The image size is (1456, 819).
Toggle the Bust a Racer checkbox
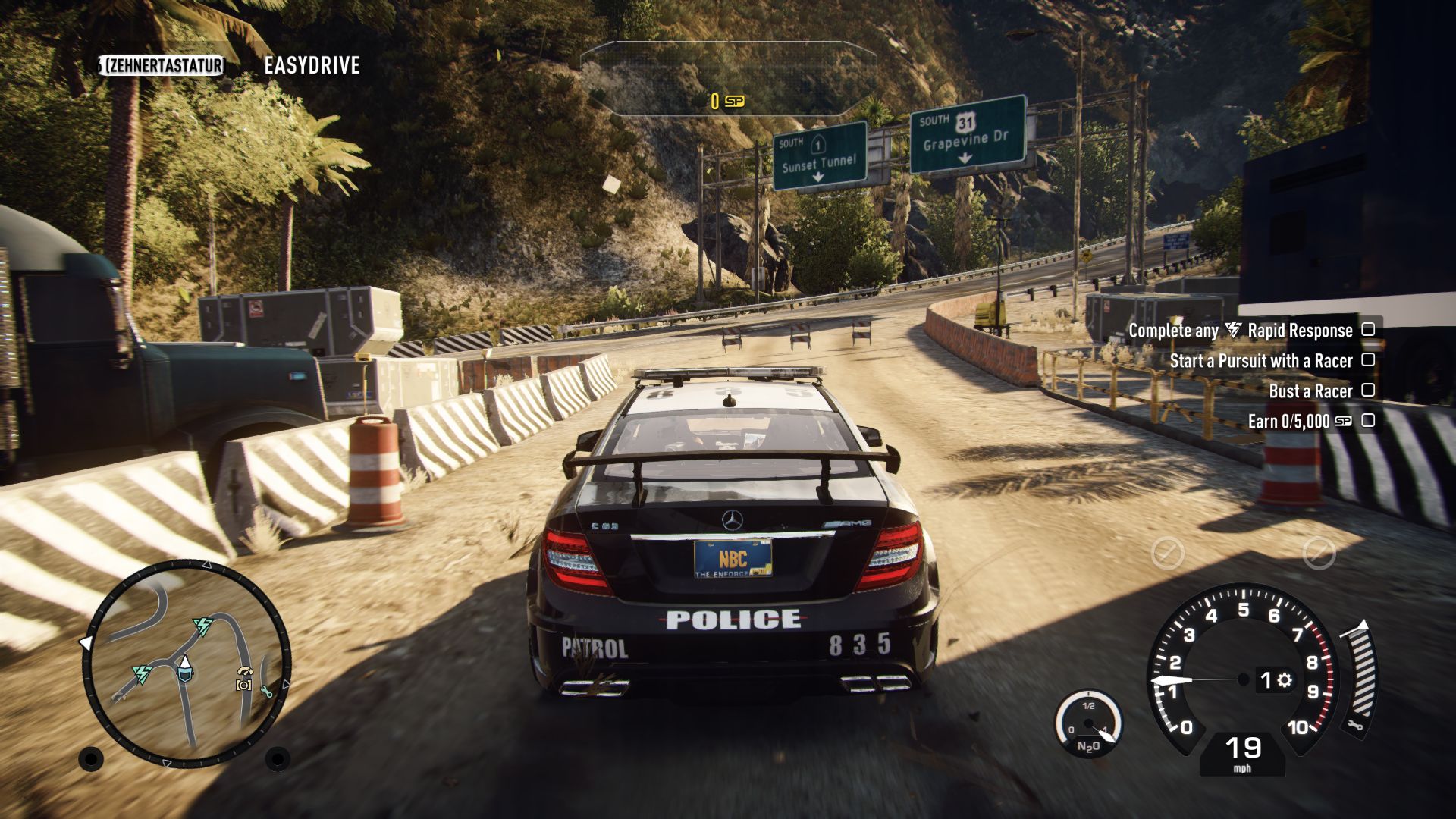point(1368,391)
